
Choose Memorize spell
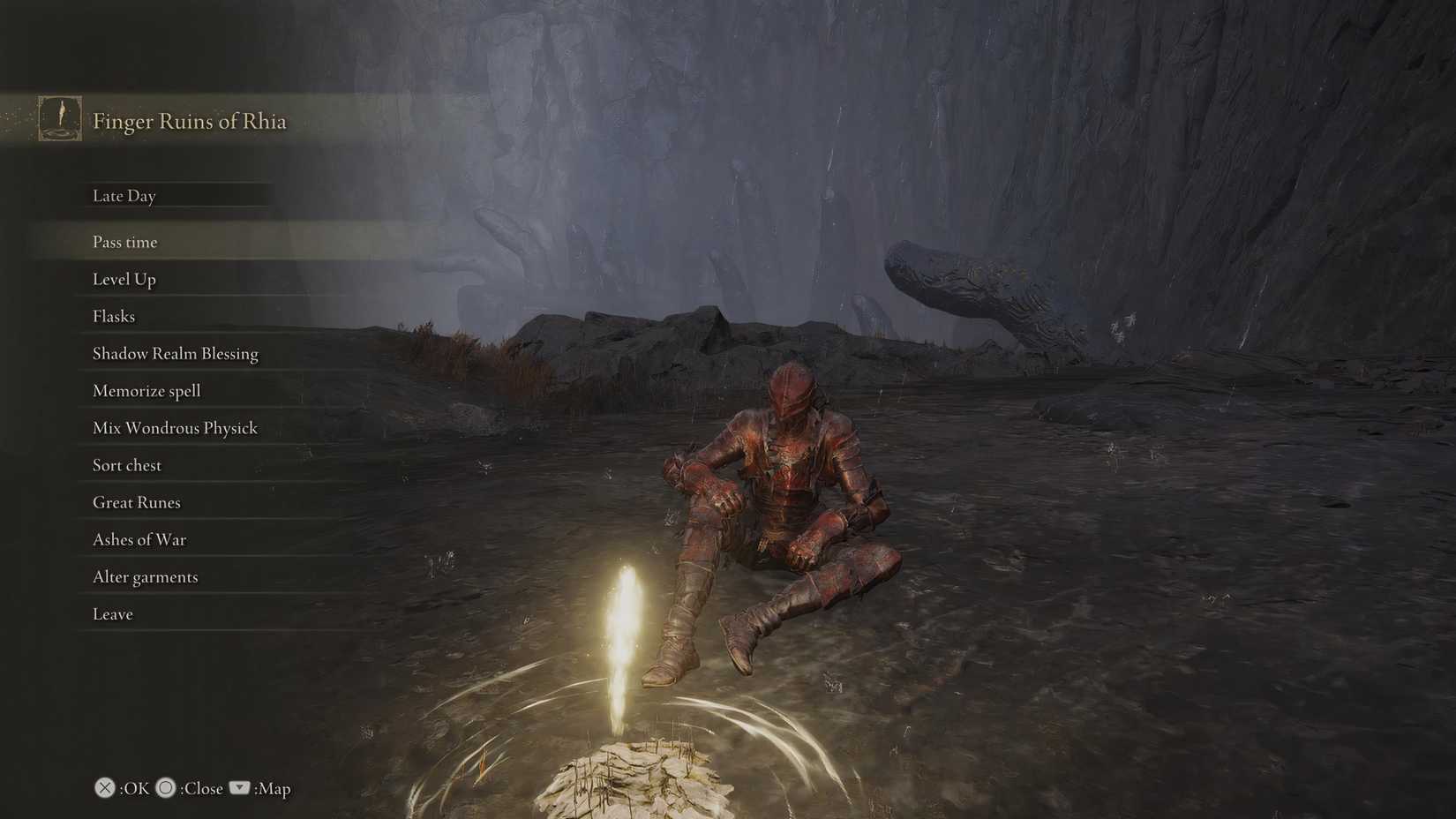point(146,390)
